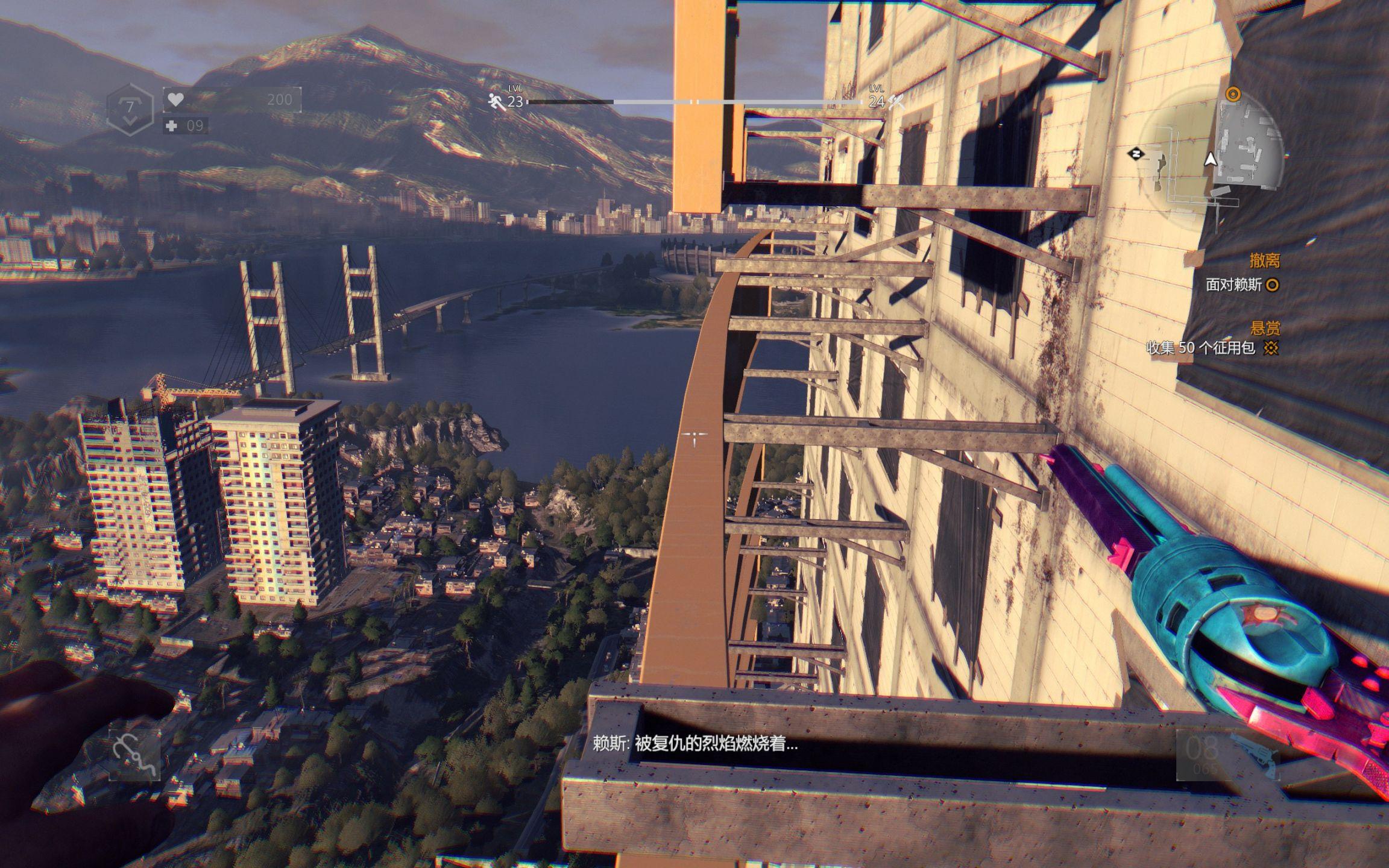Click the medkit count icon
This screenshot has height=868, width=1389.
click(x=172, y=126)
